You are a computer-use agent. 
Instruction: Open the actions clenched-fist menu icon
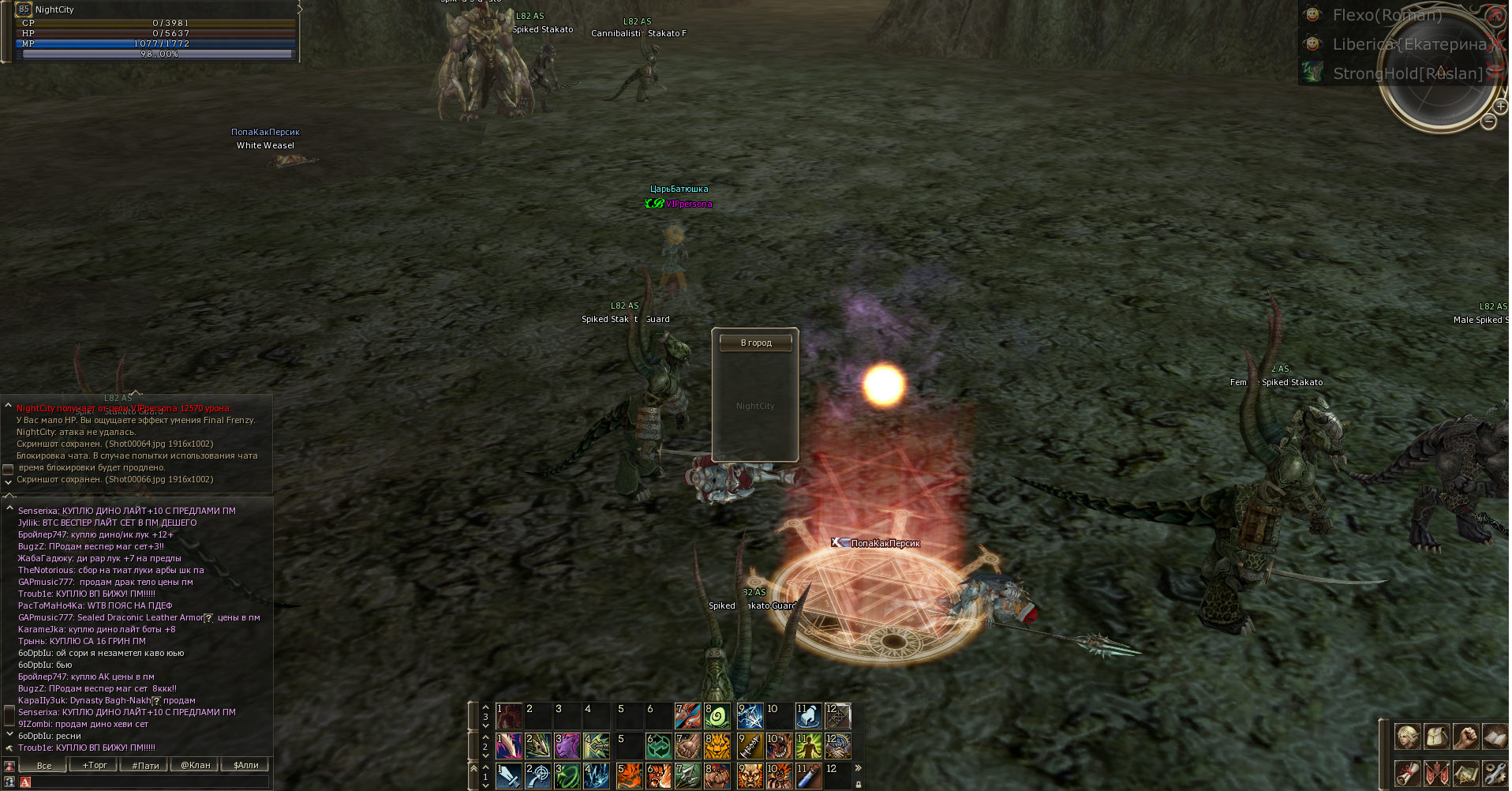(x=1465, y=737)
